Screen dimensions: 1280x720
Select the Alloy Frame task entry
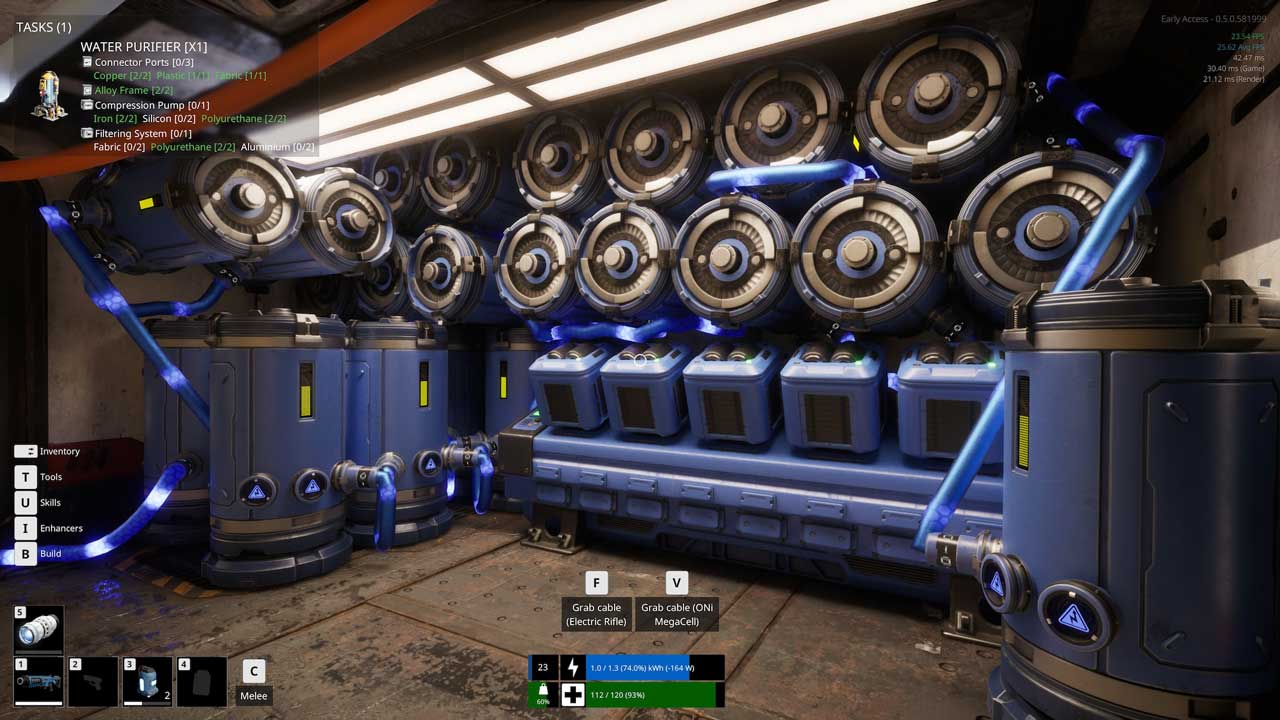(x=133, y=90)
